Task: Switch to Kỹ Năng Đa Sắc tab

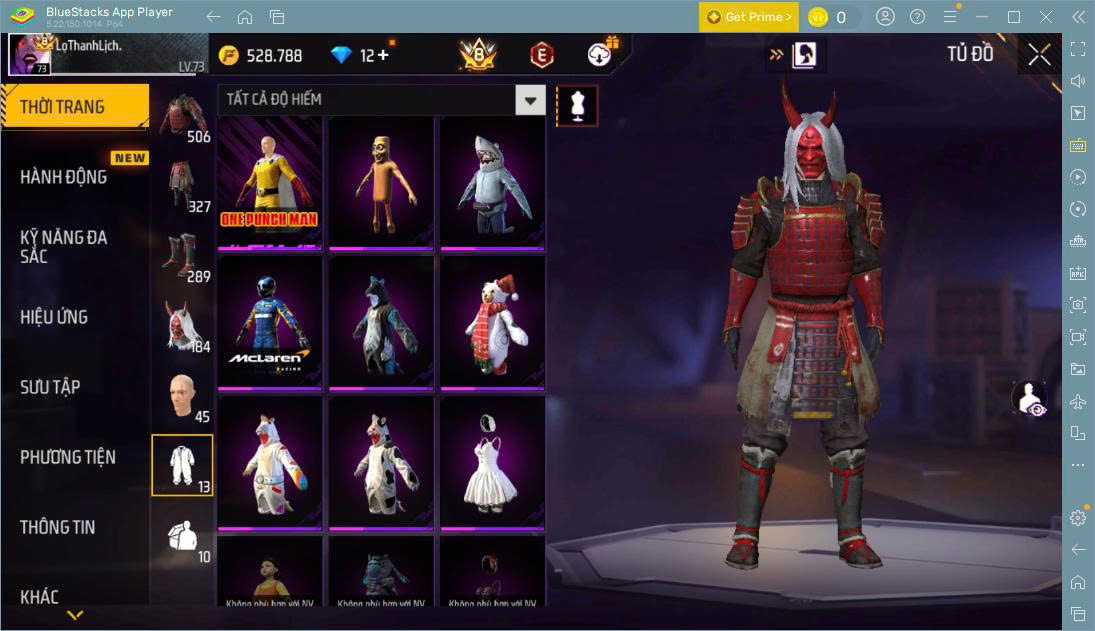Action: [x=64, y=246]
